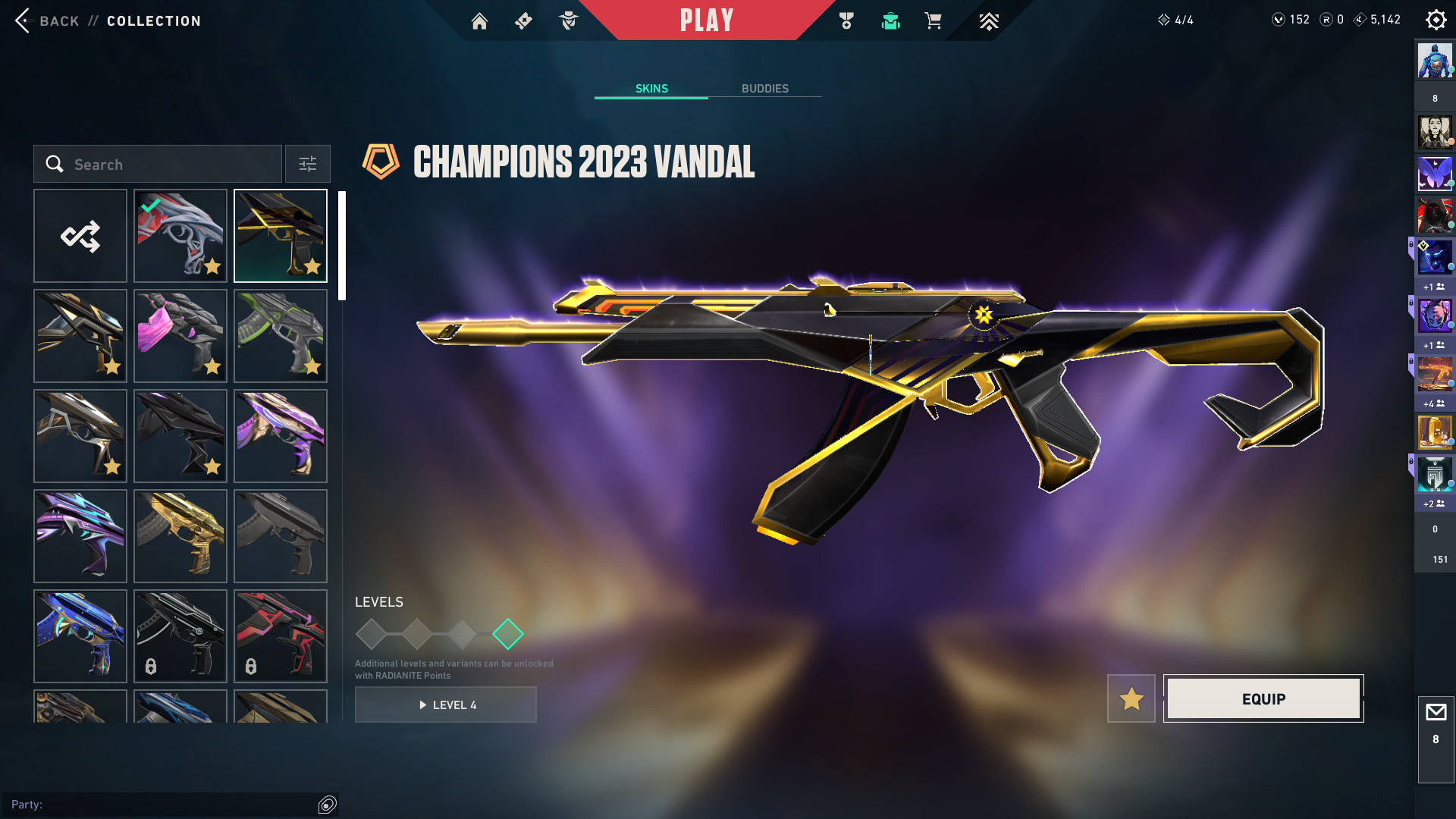The height and width of the screenshot is (819, 1456).
Task: Favorite this skin with the star button
Action: click(x=1131, y=698)
